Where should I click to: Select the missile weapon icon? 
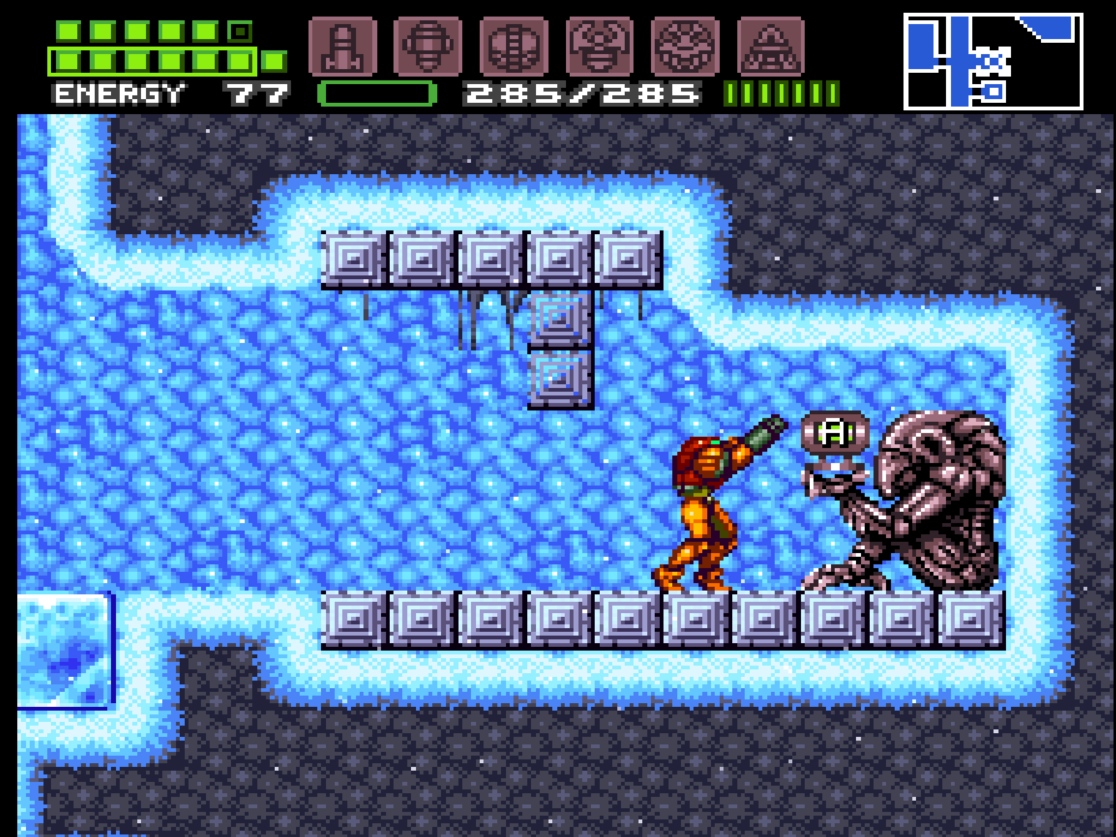click(342, 46)
